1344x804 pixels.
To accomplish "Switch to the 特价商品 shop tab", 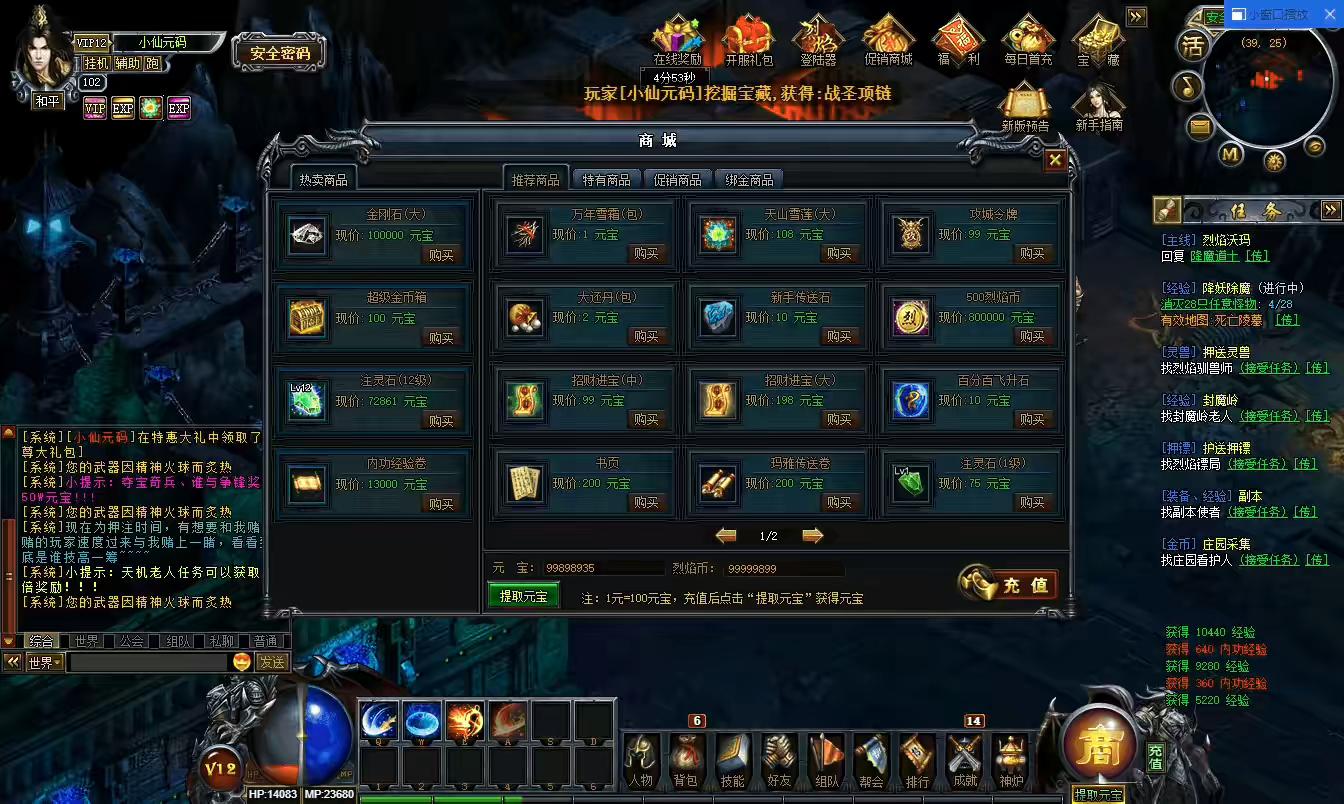I will point(604,178).
